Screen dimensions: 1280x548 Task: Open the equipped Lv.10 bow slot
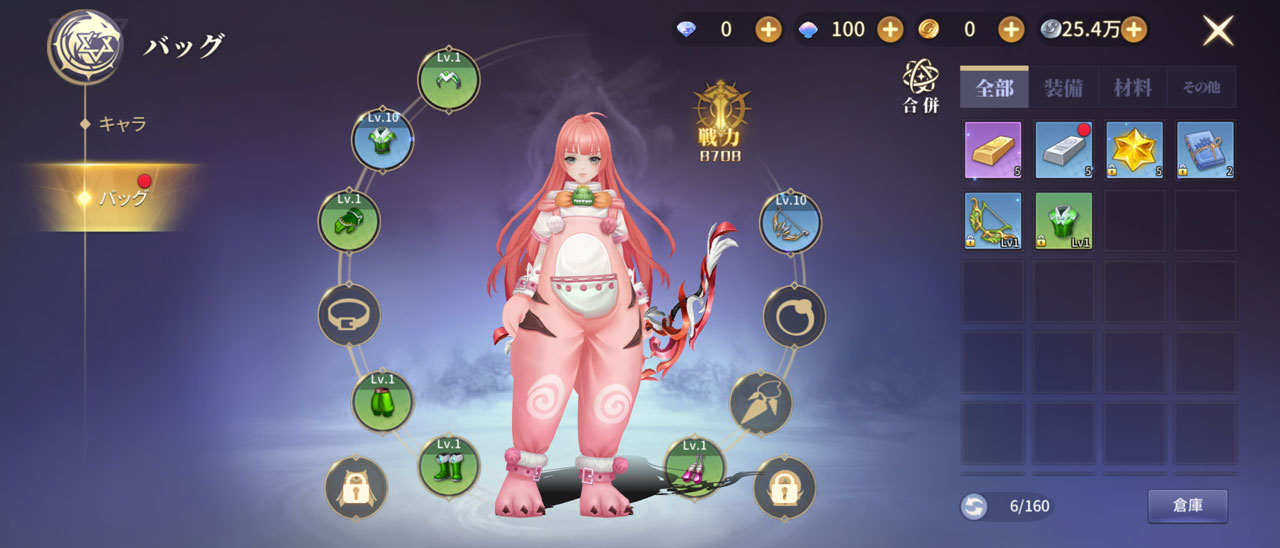[x=790, y=222]
